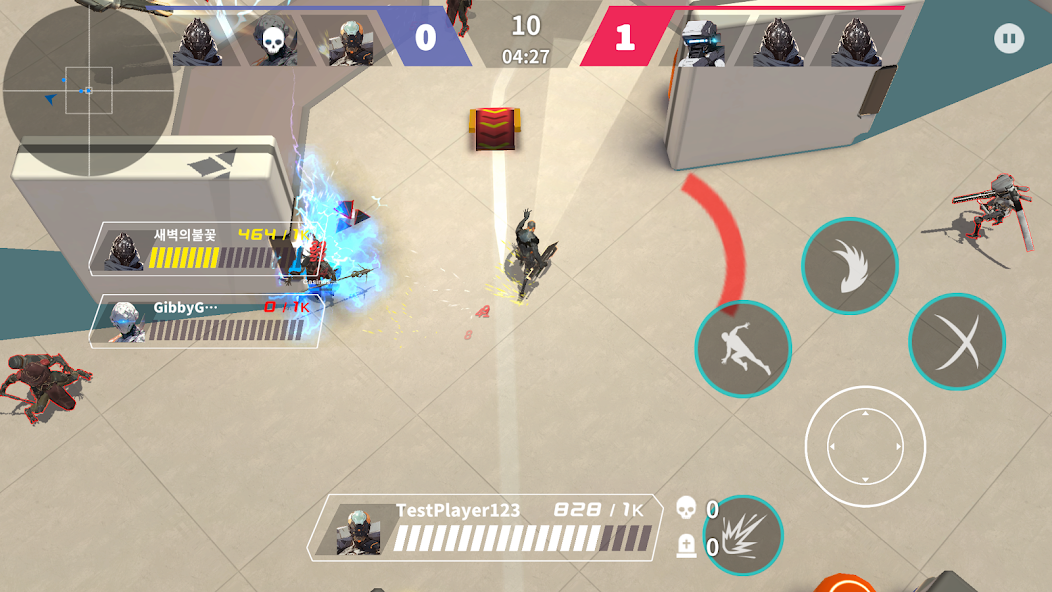Pause the match with the pause button
Screen dimensions: 1052x592
(1009, 40)
